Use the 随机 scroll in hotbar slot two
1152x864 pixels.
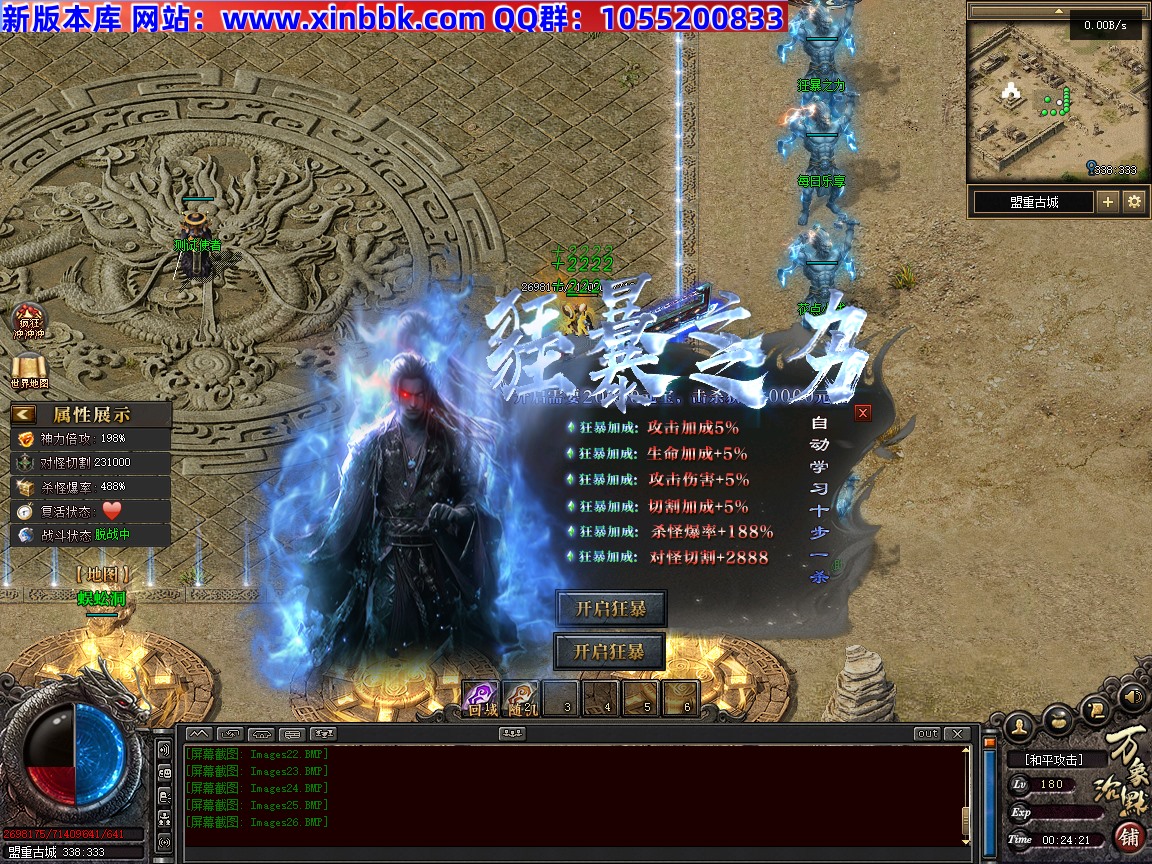[521, 698]
